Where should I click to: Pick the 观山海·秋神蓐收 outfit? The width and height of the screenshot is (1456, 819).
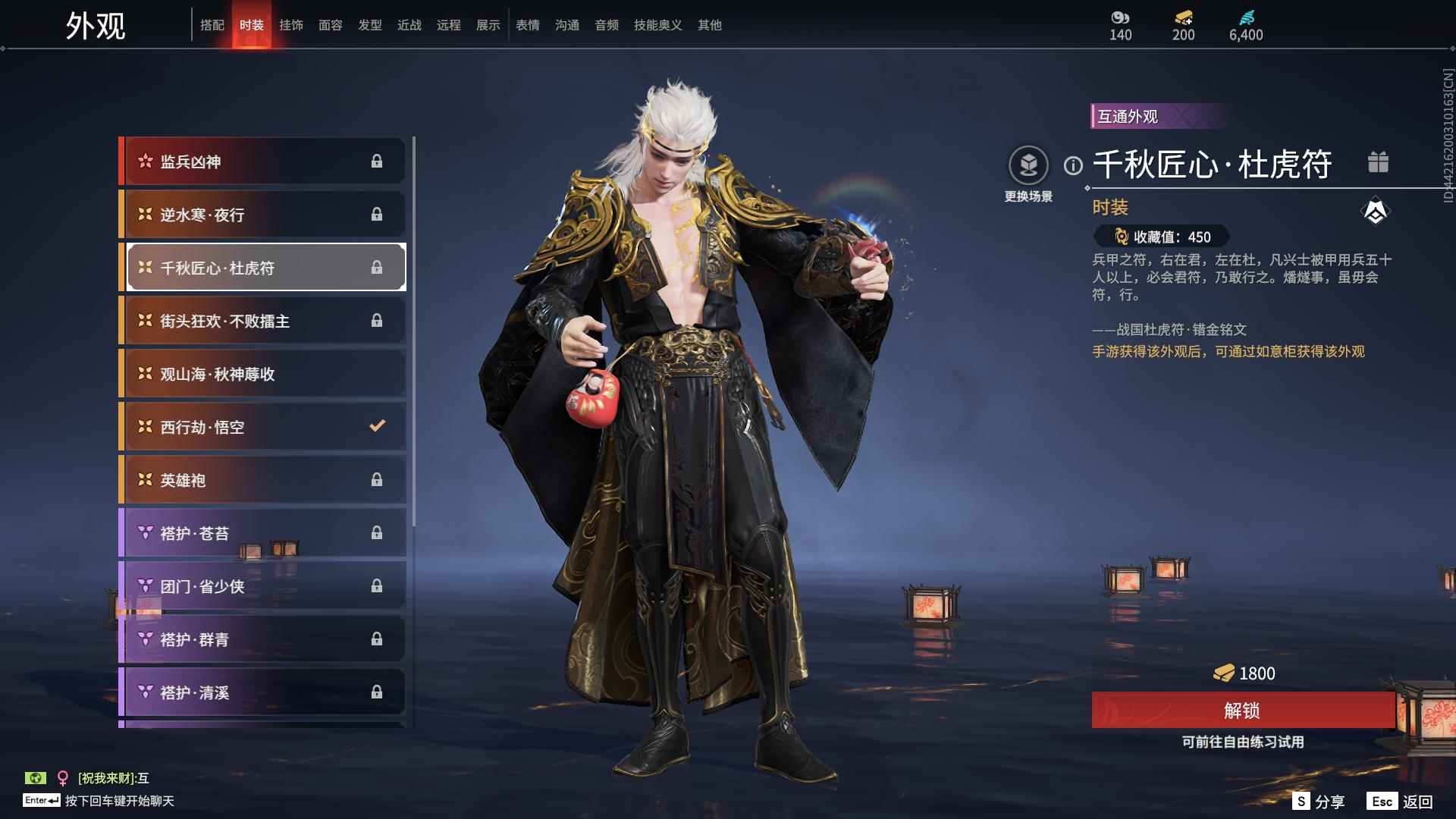coord(263,374)
